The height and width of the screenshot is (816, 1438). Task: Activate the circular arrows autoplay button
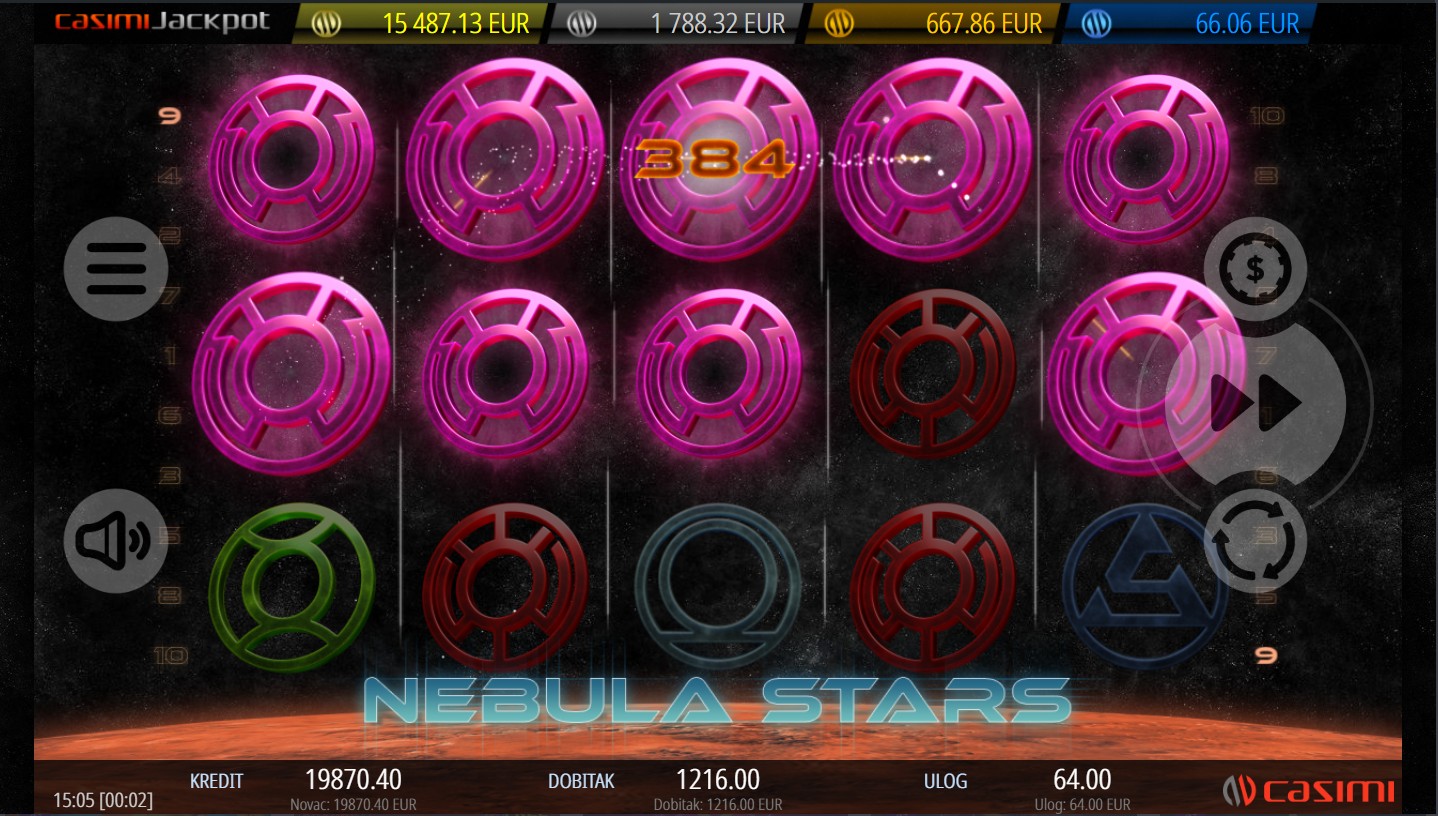[x=1254, y=540]
